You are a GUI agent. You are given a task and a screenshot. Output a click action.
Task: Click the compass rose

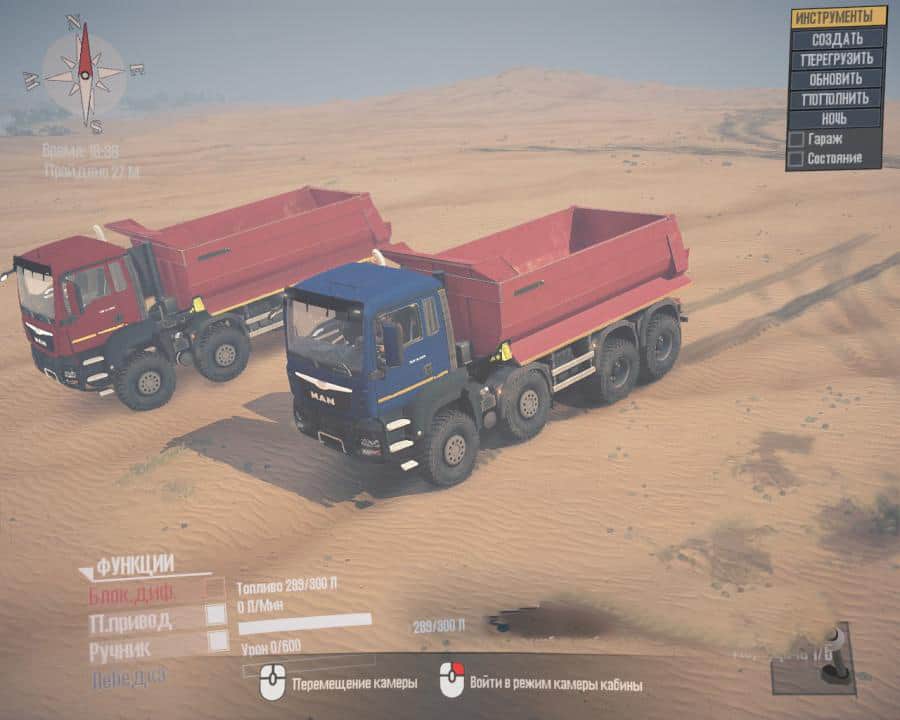point(85,75)
